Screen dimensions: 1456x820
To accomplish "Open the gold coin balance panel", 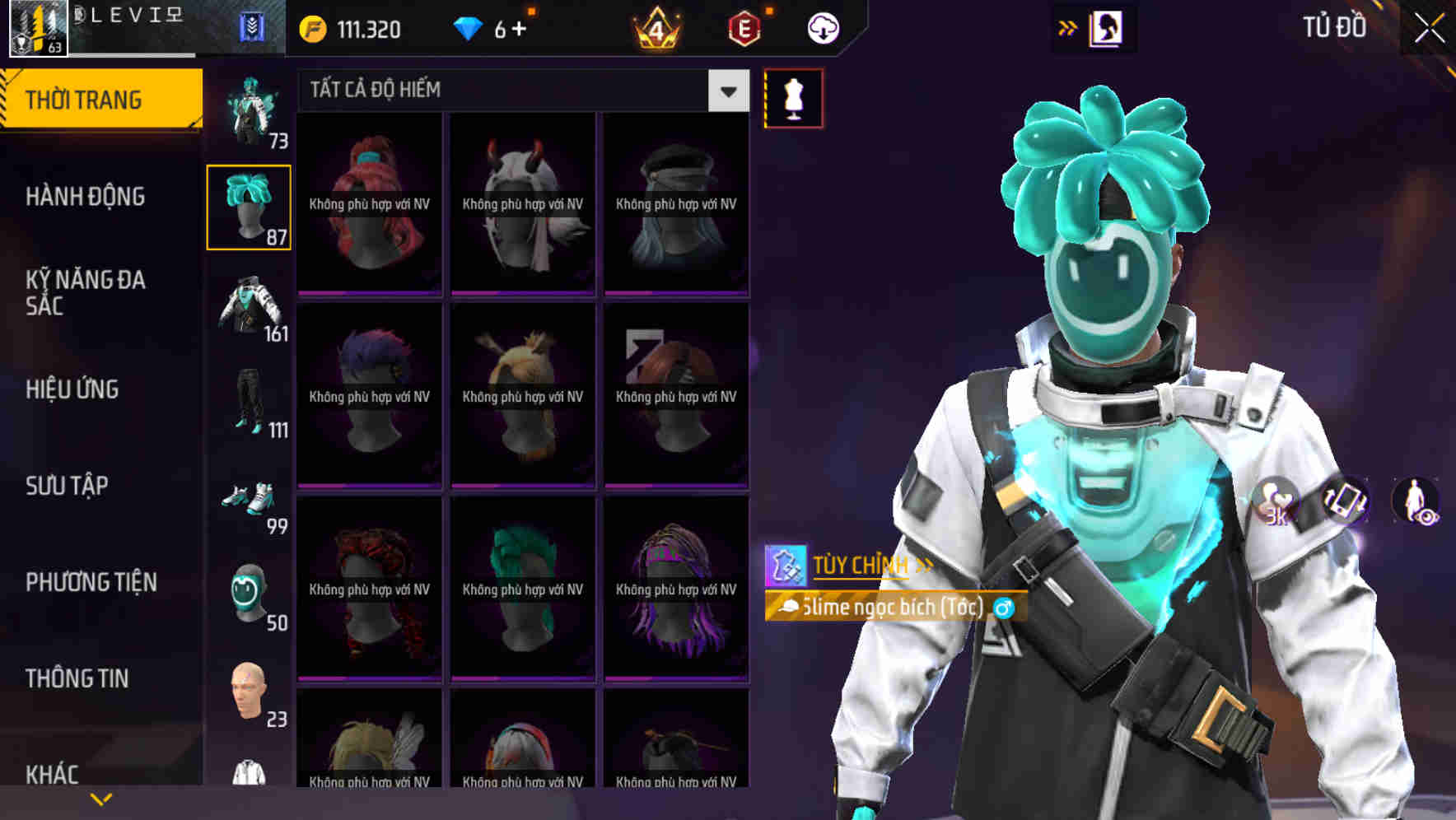I will (x=346, y=30).
